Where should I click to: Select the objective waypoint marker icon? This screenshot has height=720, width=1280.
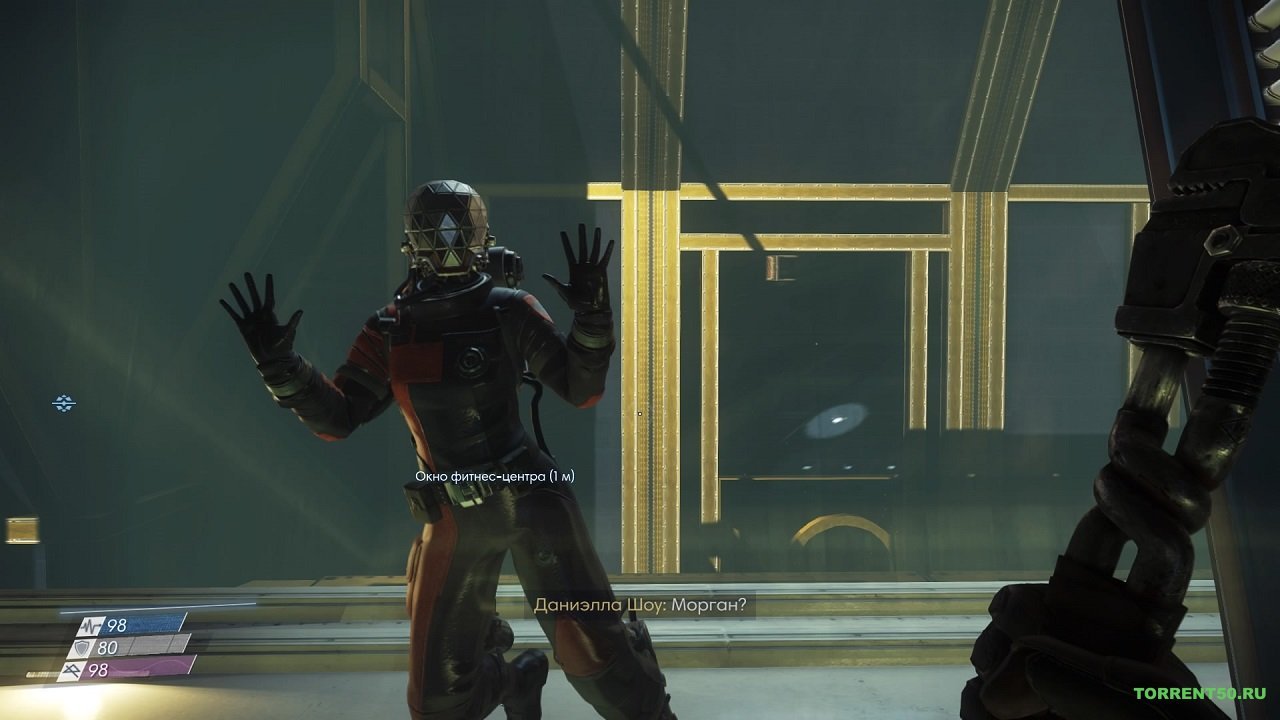pyautogui.click(x=64, y=403)
